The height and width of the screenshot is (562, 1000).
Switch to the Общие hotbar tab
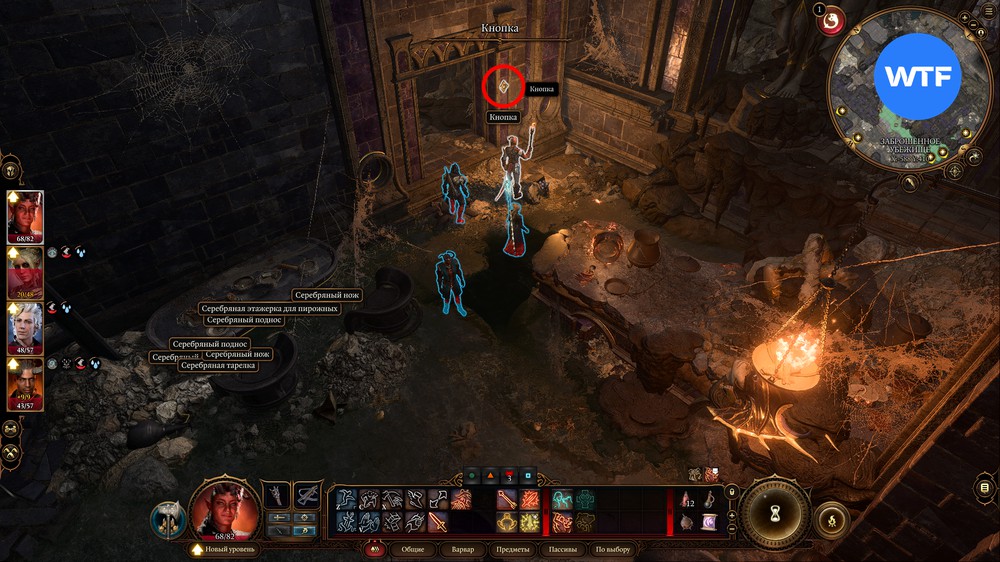(x=412, y=549)
